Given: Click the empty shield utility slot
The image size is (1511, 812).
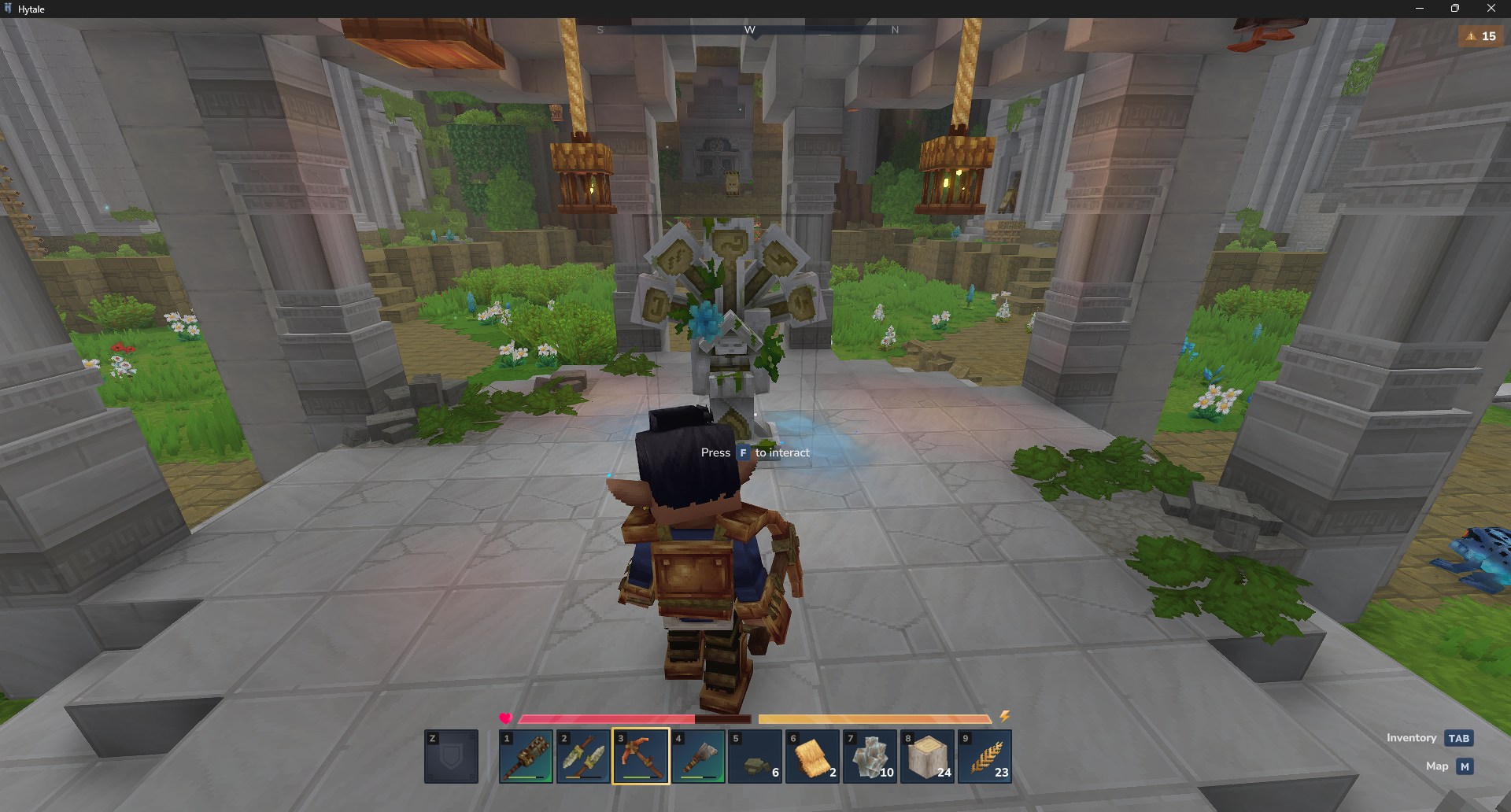Looking at the screenshot, I should tap(451, 756).
